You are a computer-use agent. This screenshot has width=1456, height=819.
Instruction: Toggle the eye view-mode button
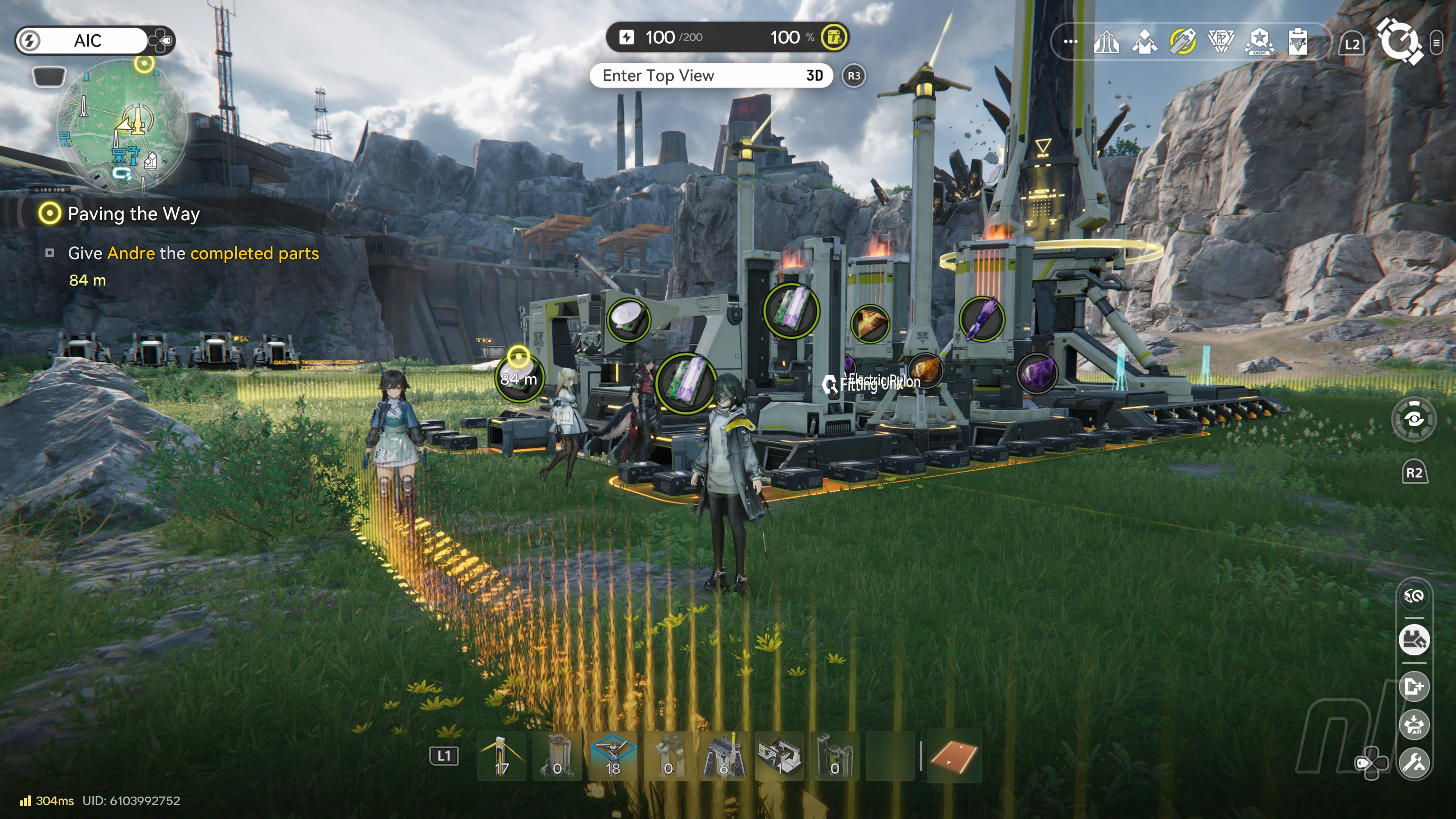1414,419
